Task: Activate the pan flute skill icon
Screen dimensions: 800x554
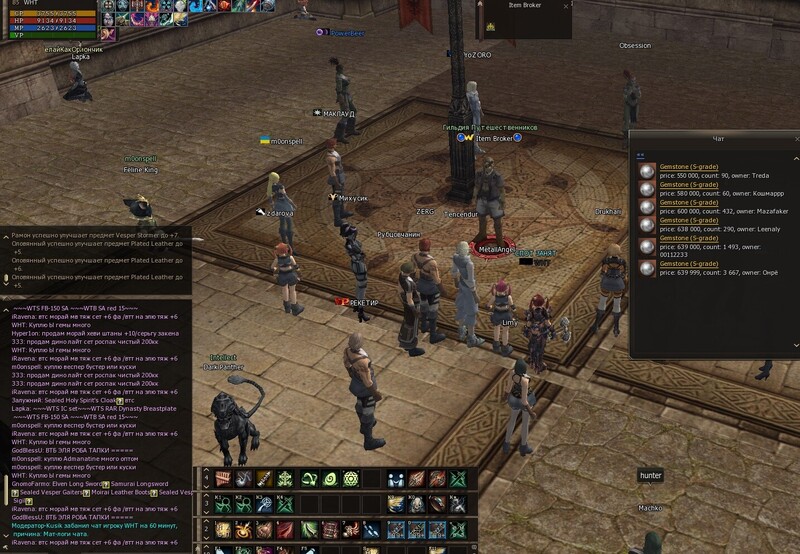Action: coord(224,480)
